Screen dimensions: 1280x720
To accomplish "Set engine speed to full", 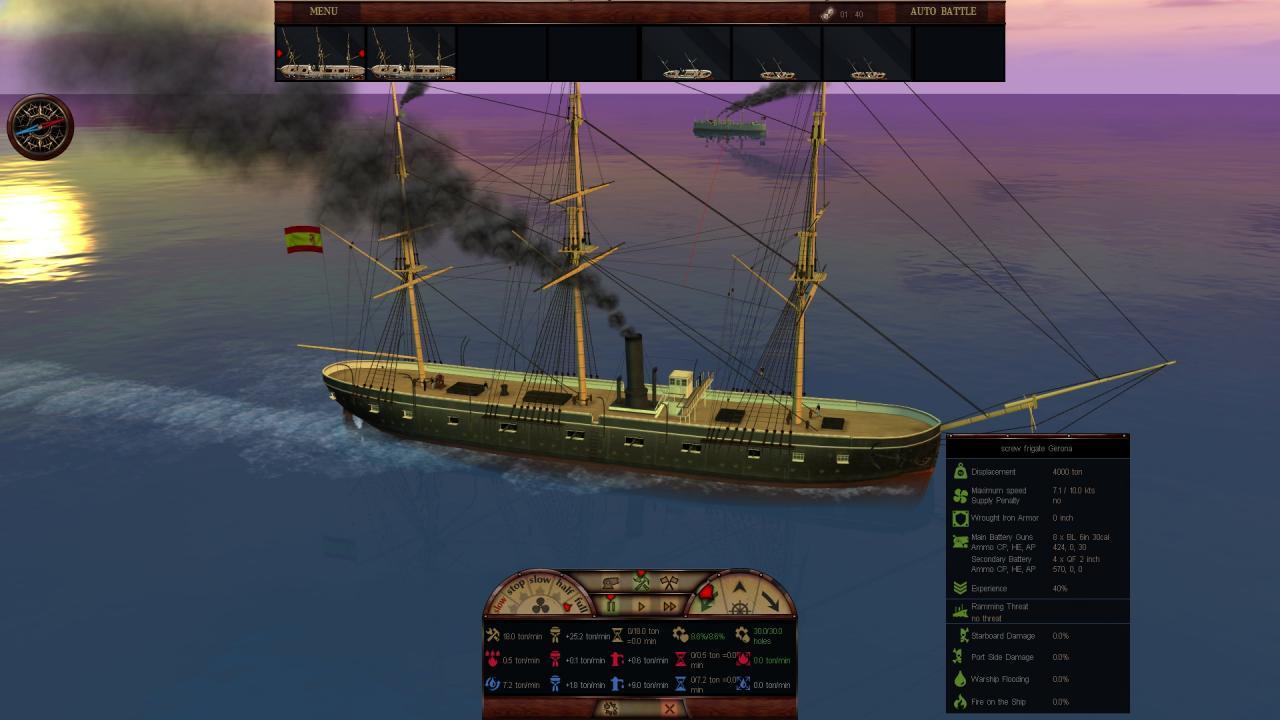I will pos(580,603).
